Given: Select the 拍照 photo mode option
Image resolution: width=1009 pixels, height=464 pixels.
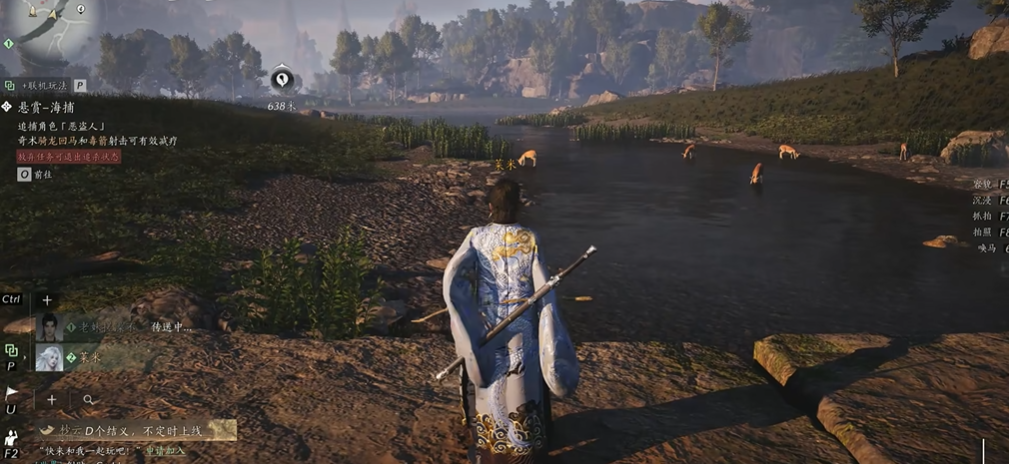Looking at the screenshot, I should [x=984, y=232].
